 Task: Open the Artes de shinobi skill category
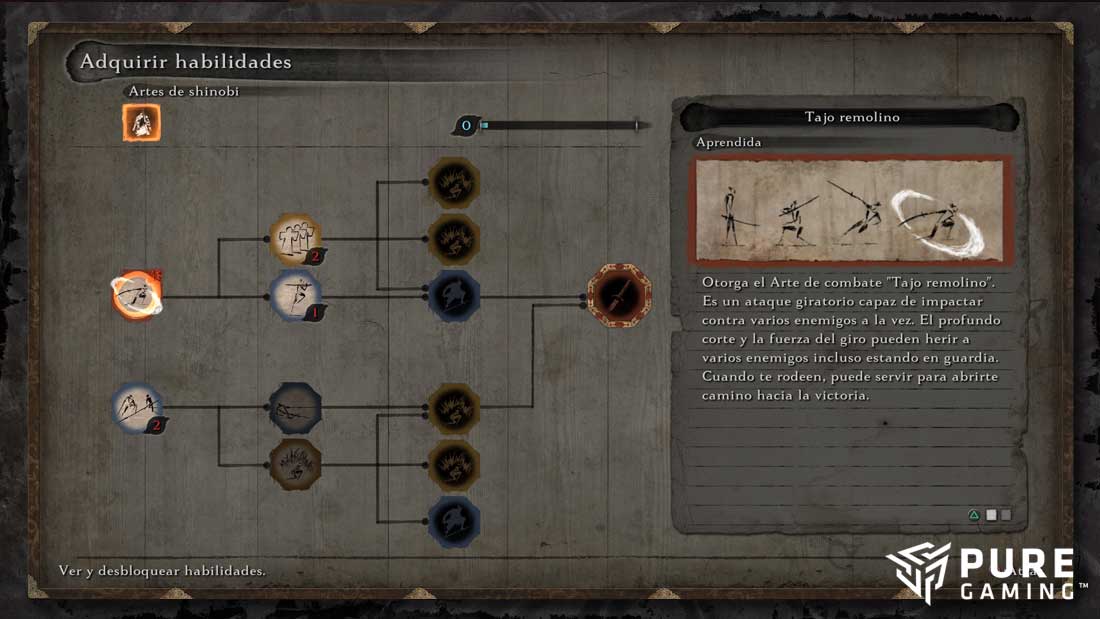click(x=142, y=123)
